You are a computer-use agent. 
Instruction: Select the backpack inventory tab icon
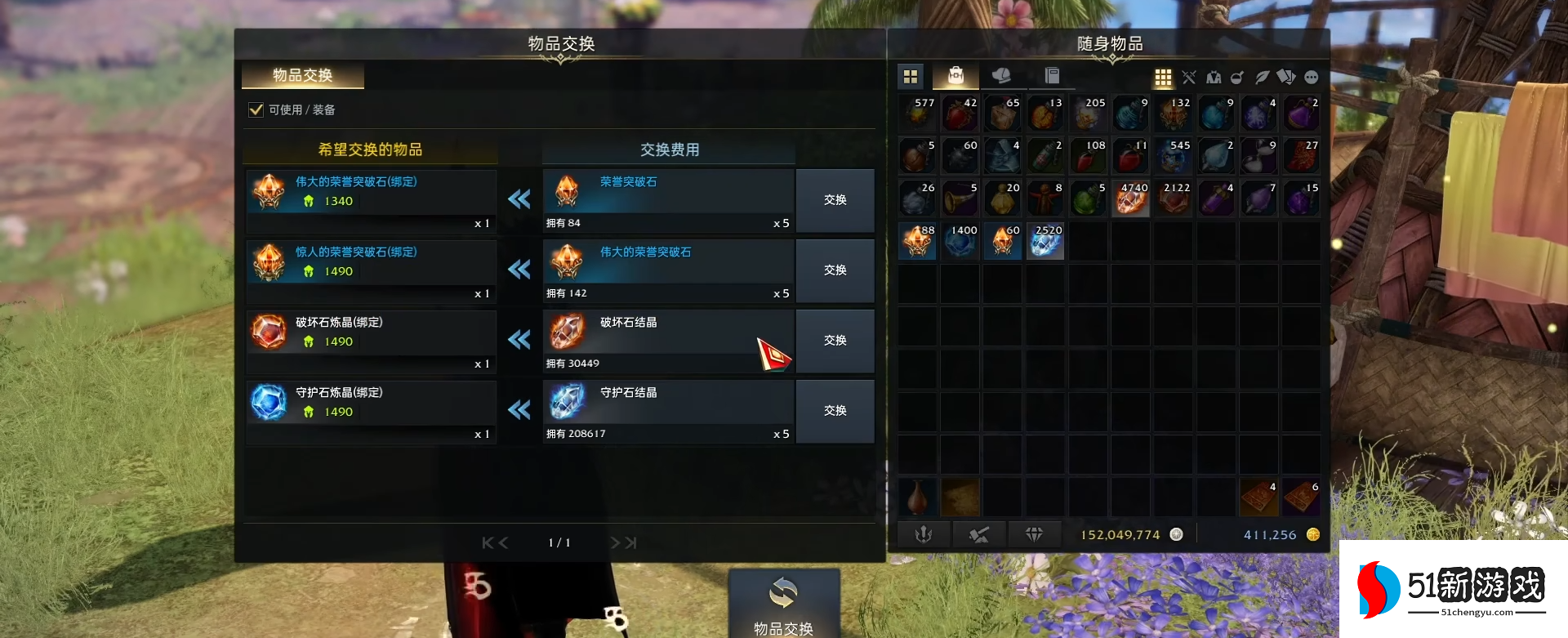[x=955, y=76]
